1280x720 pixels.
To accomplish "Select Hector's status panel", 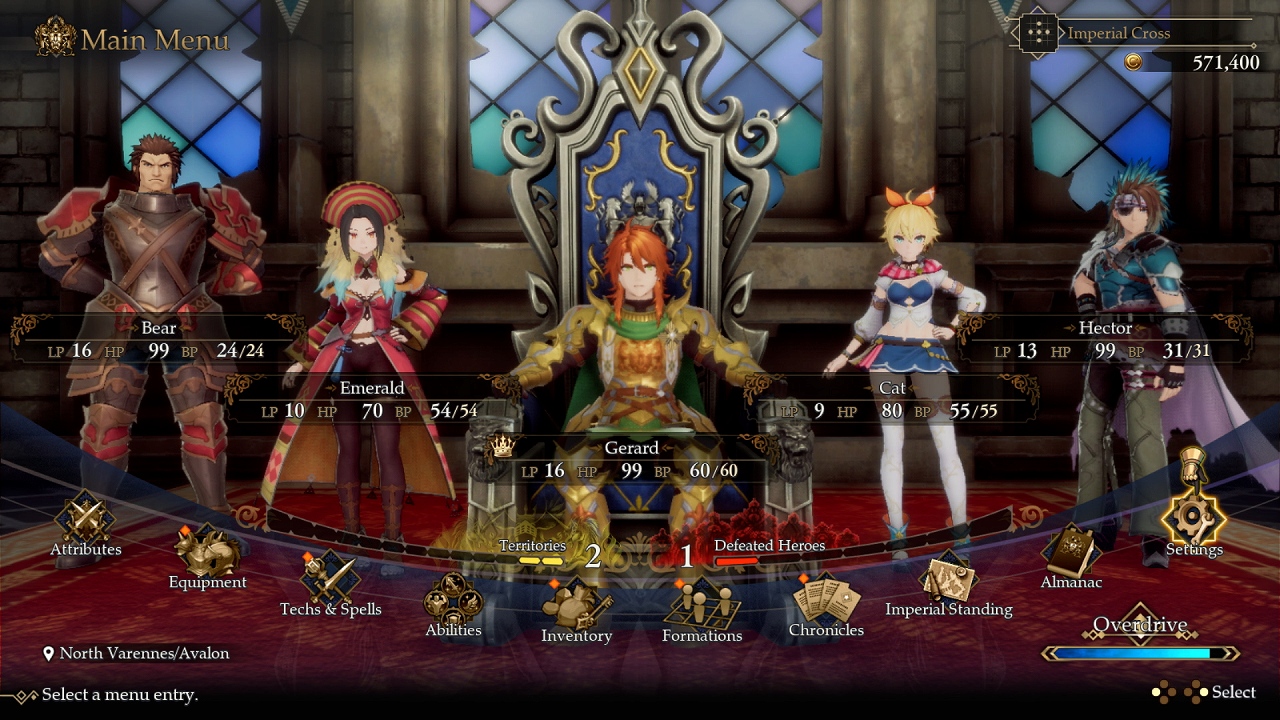I will point(1104,340).
